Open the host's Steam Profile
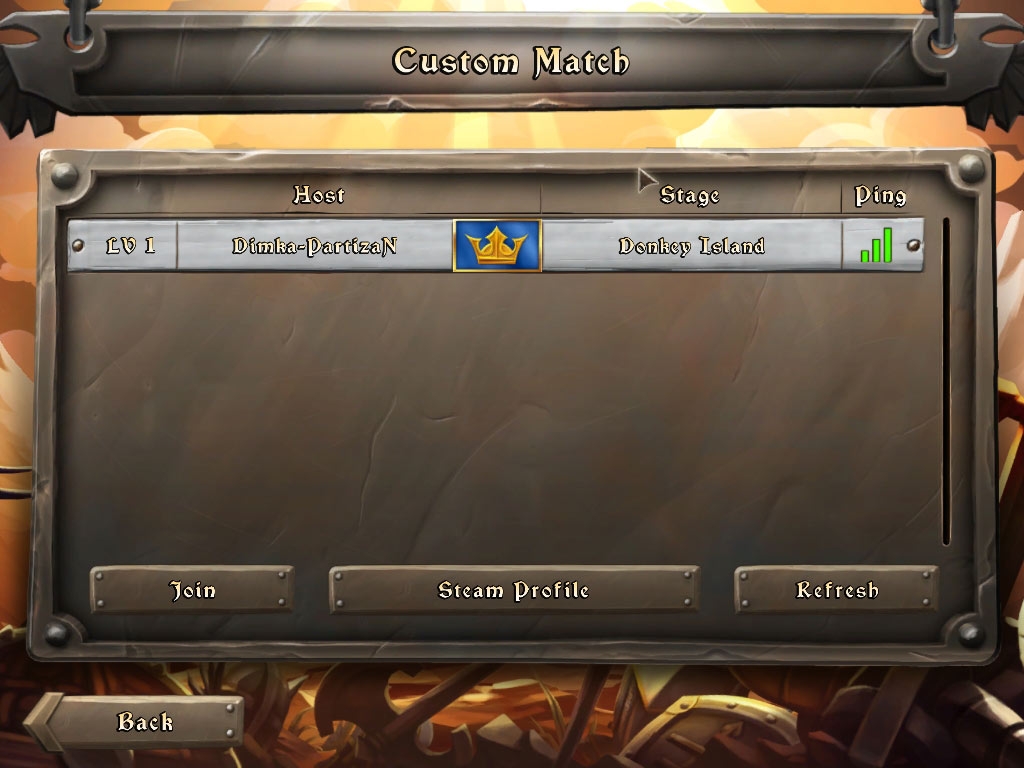The width and height of the screenshot is (1024, 768). pyautogui.click(x=514, y=590)
